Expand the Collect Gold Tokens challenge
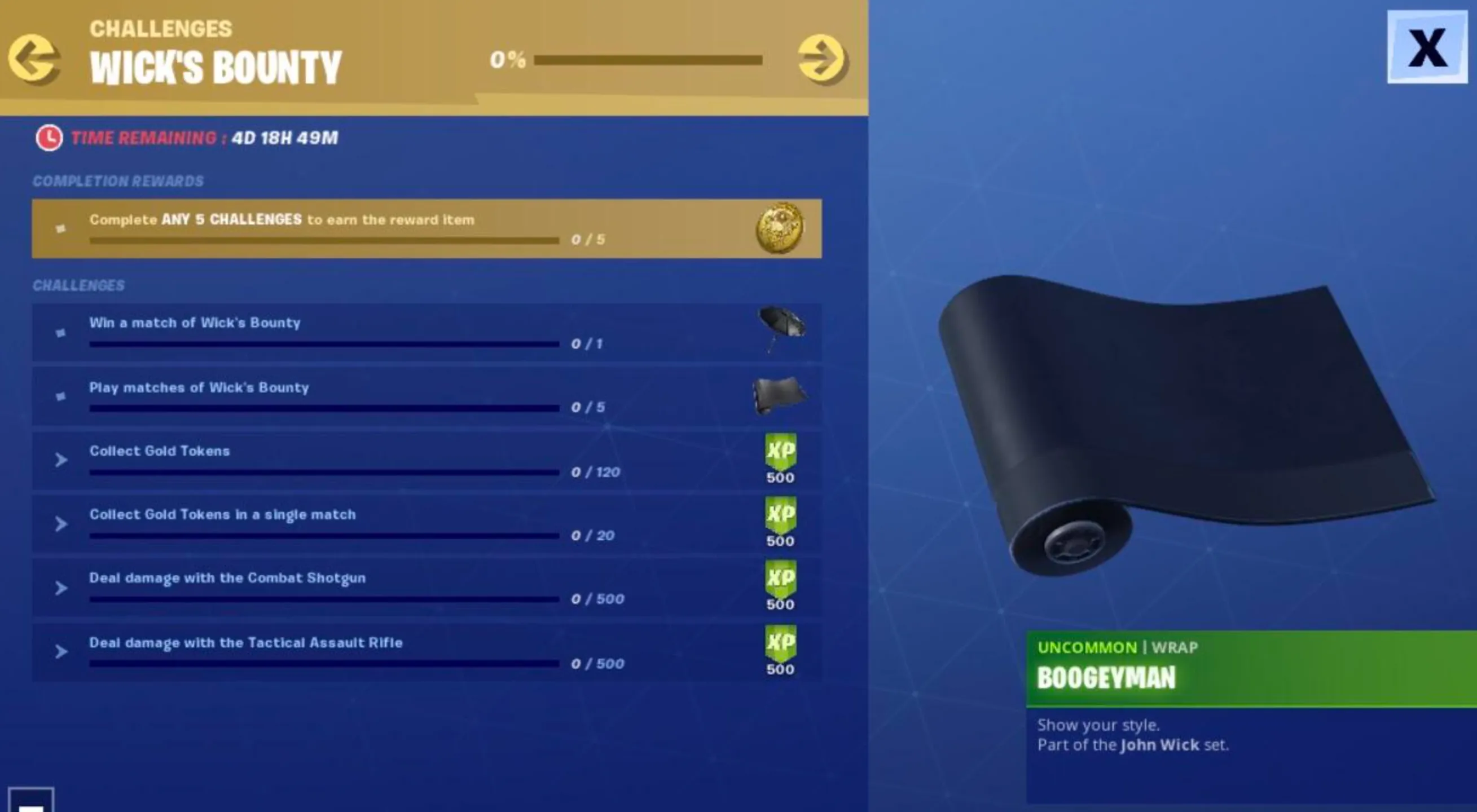This screenshot has width=1477, height=812. coord(61,458)
